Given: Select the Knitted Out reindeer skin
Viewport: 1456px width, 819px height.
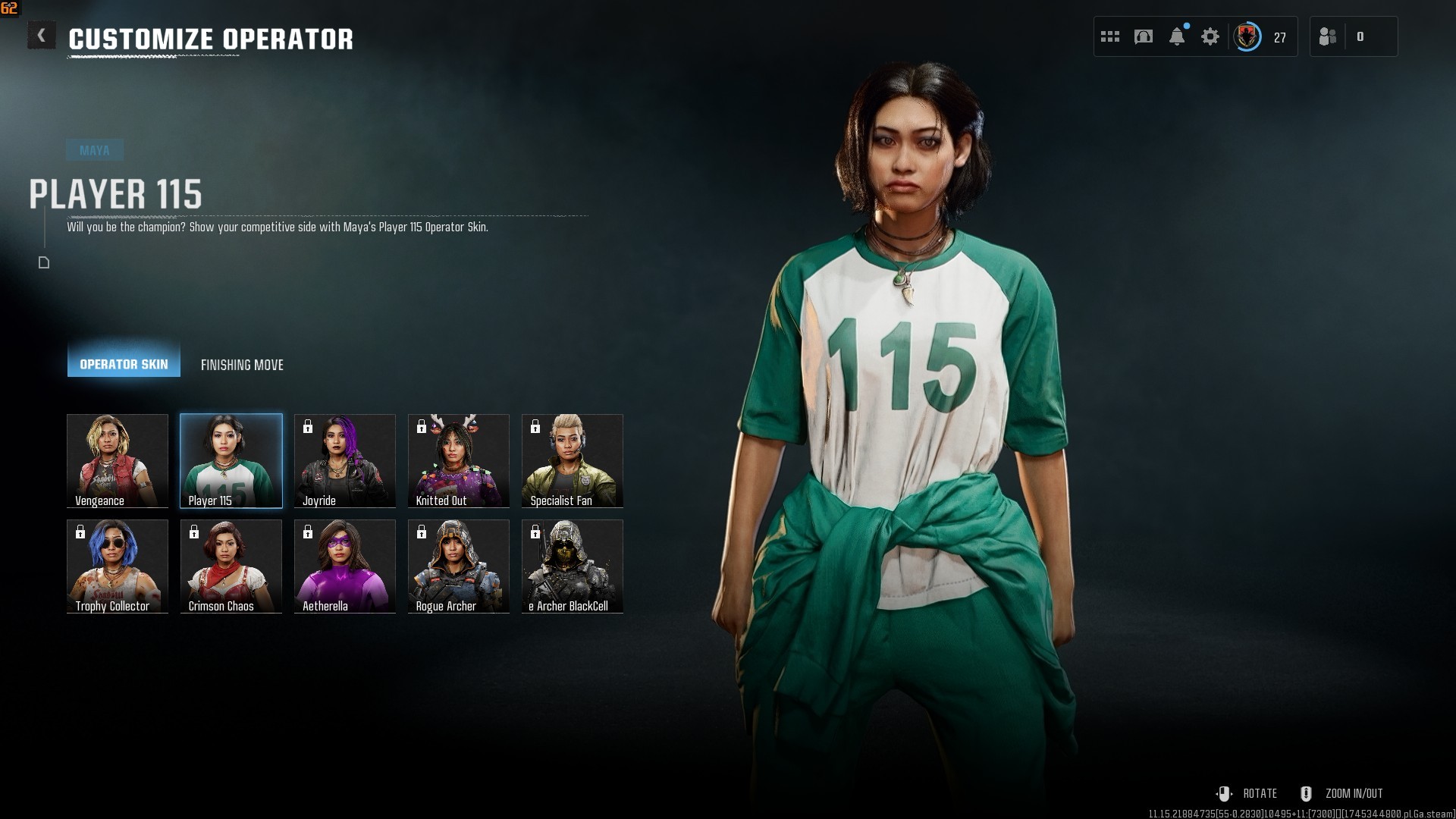Looking at the screenshot, I should [459, 460].
